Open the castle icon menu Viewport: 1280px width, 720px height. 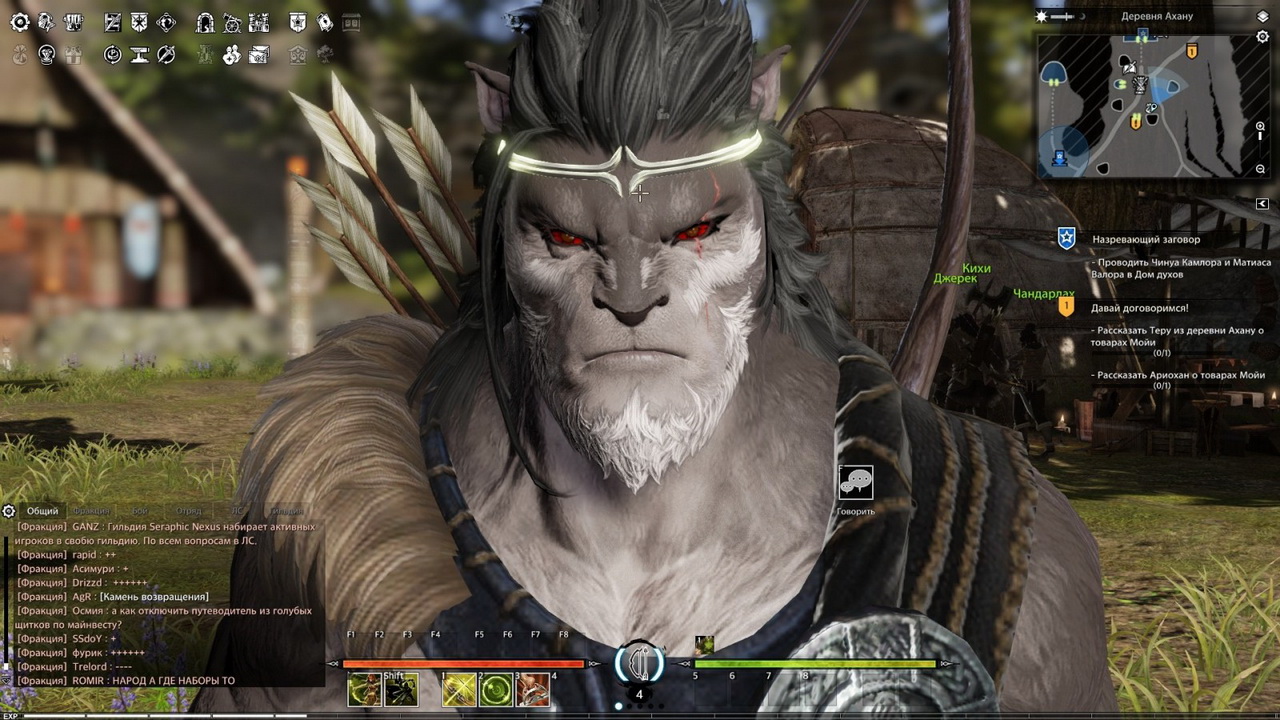[x=259, y=23]
